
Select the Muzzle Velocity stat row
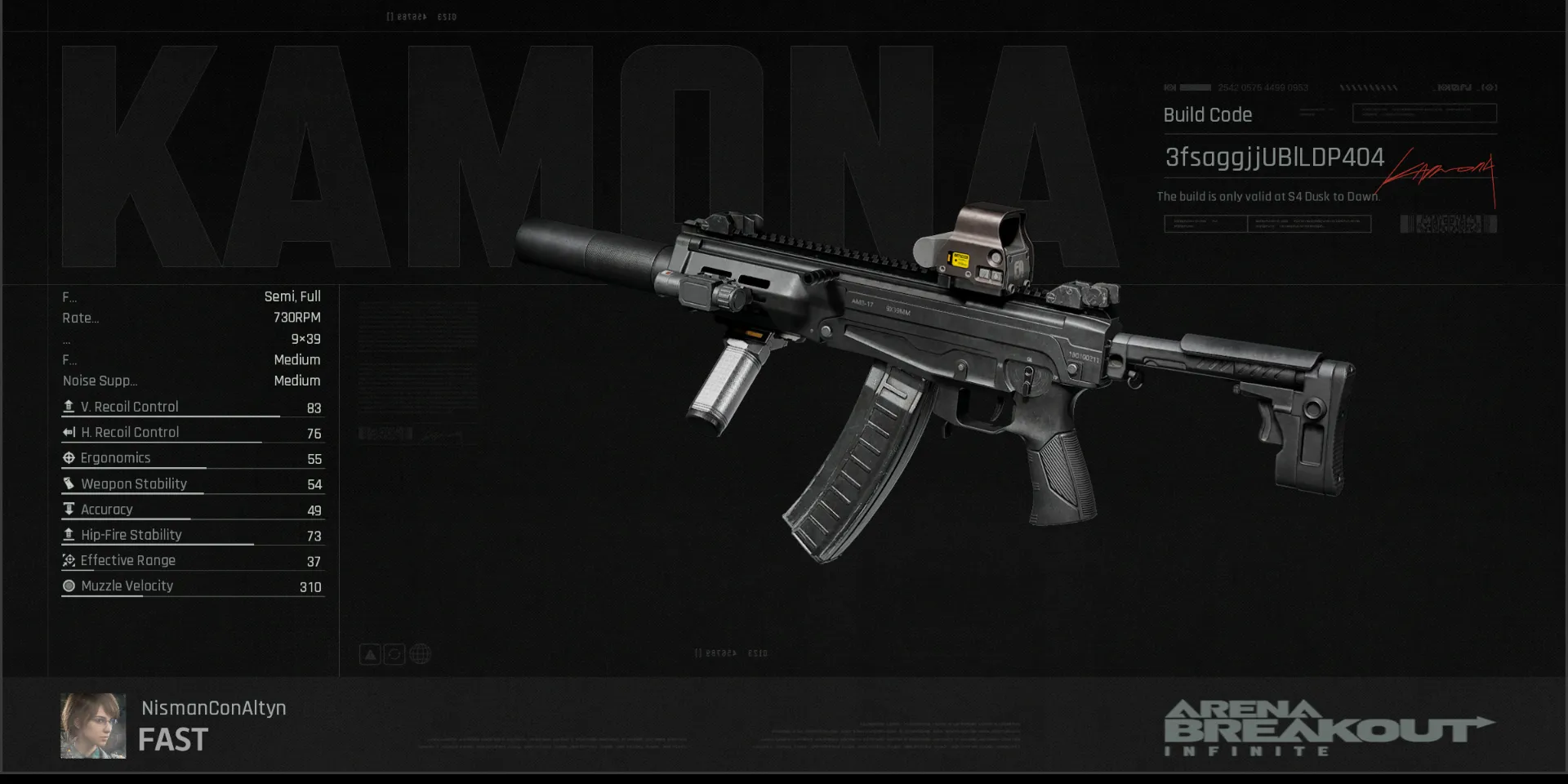point(193,586)
